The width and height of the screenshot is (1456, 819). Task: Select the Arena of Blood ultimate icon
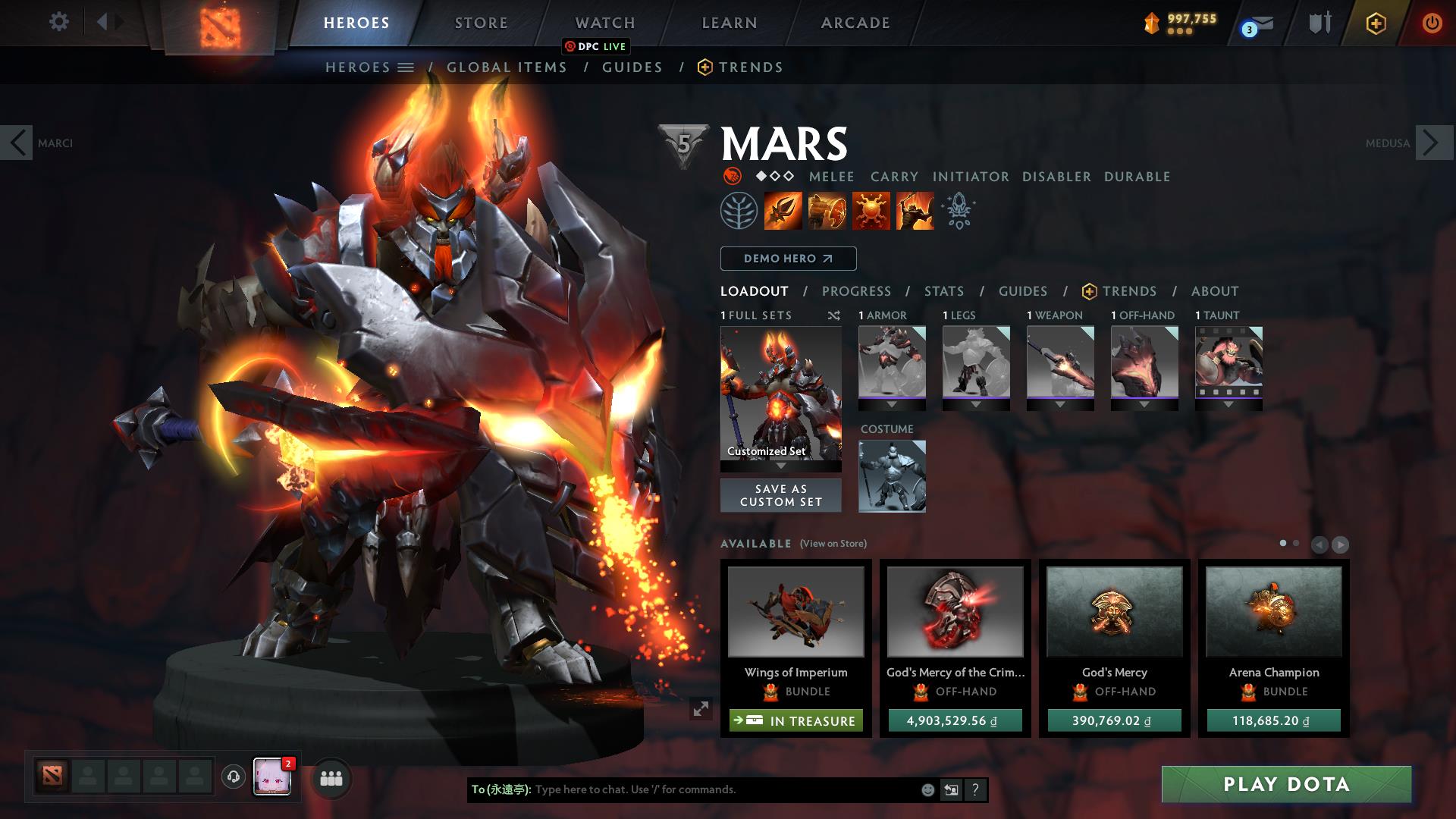(x=914, y=211)
